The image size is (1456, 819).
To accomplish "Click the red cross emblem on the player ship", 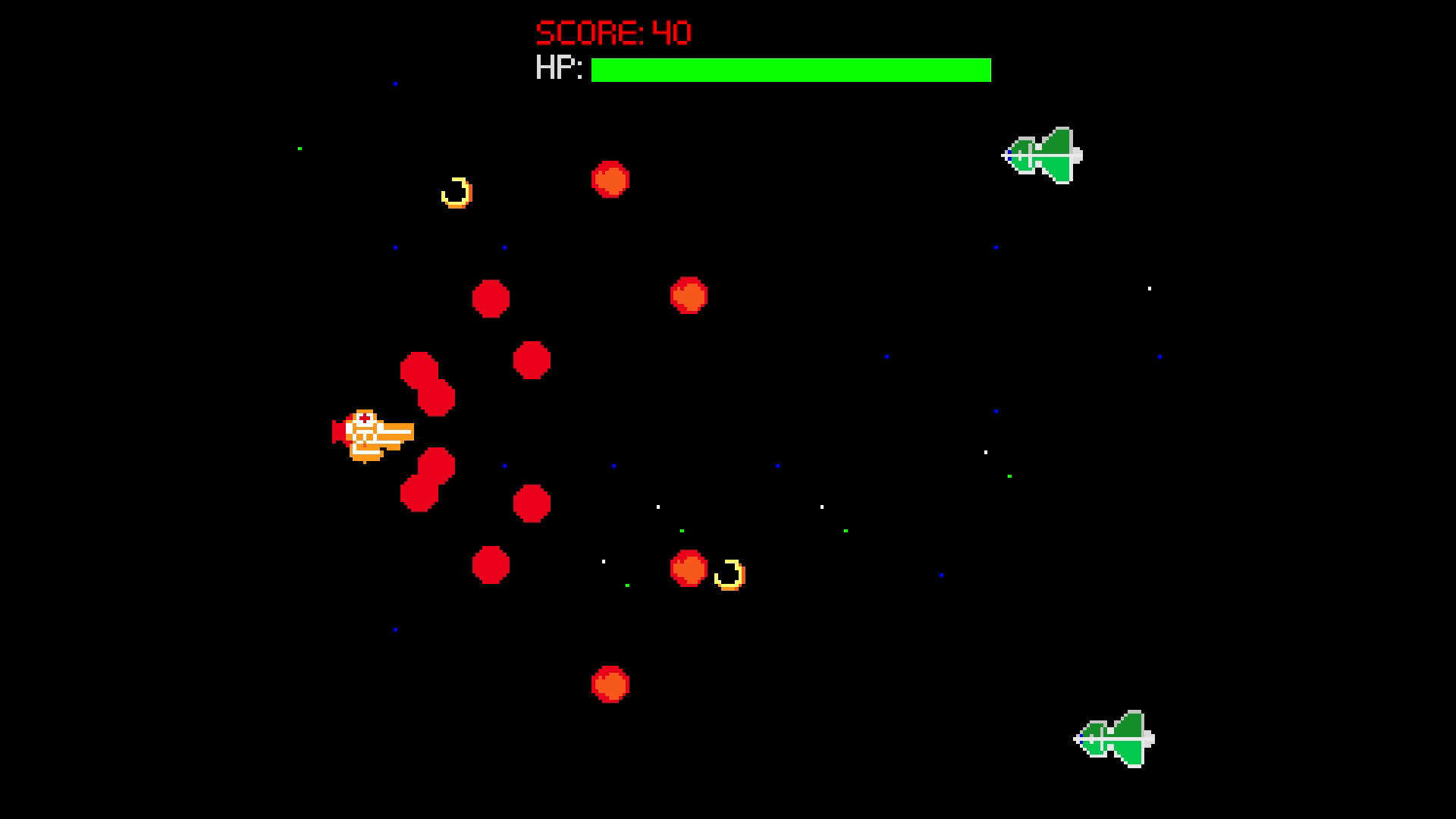I will pos(364,419).
